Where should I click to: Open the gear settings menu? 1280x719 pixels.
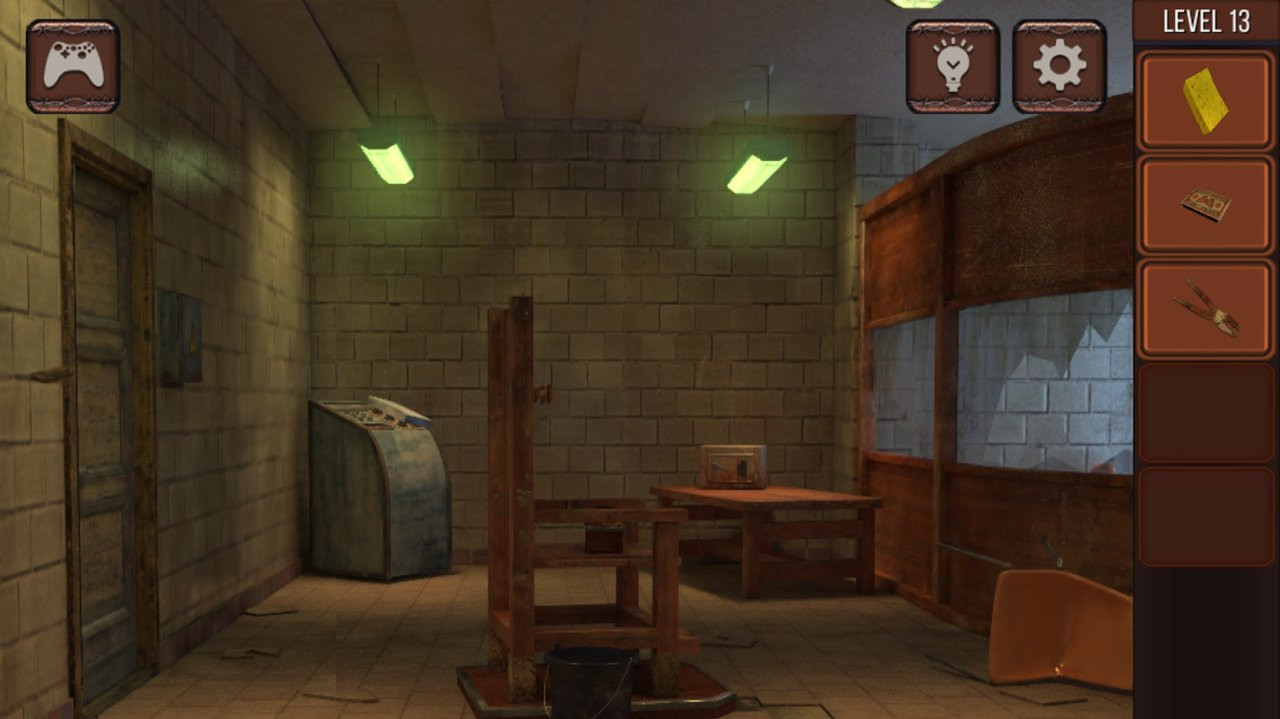(1059, 66)
